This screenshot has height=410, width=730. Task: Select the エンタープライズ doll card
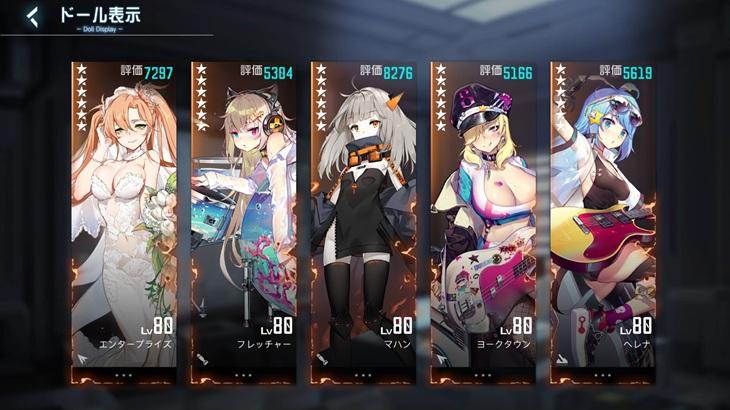tap(124, 220)
